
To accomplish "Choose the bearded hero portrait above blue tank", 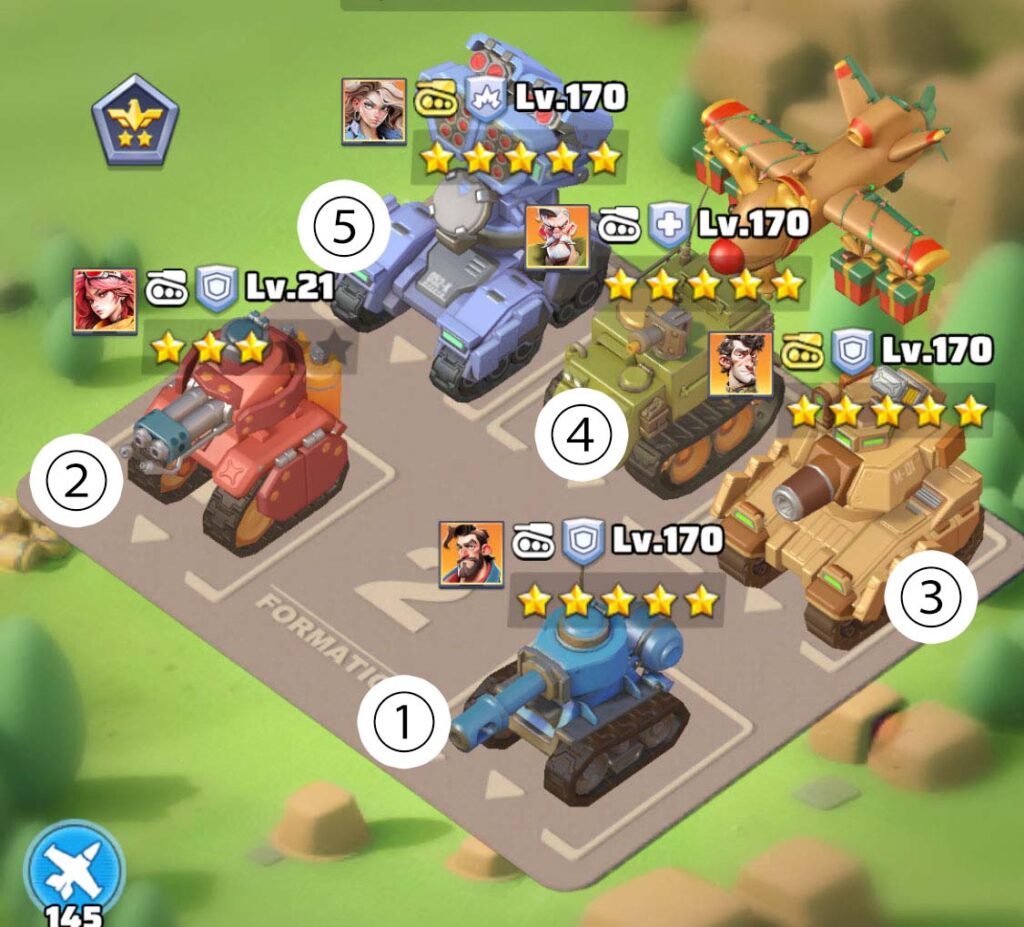I will 471,554.
